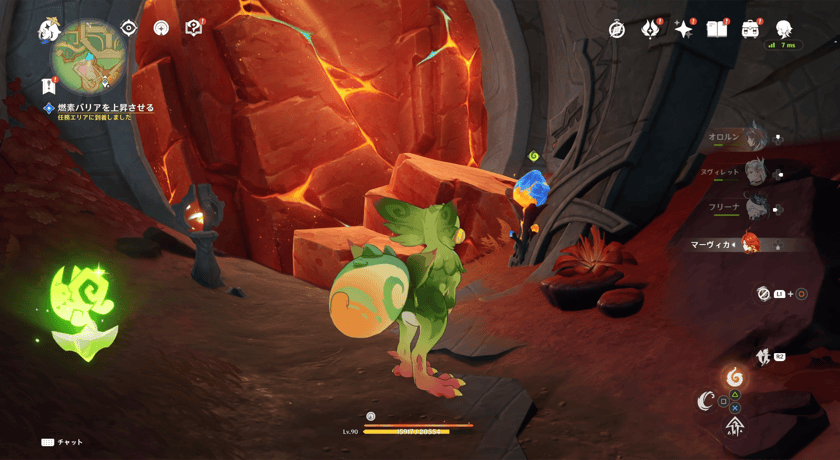Open the tutorial book icon with alert
The height and width of the screenshot is (460, 840).
(194, 28)
